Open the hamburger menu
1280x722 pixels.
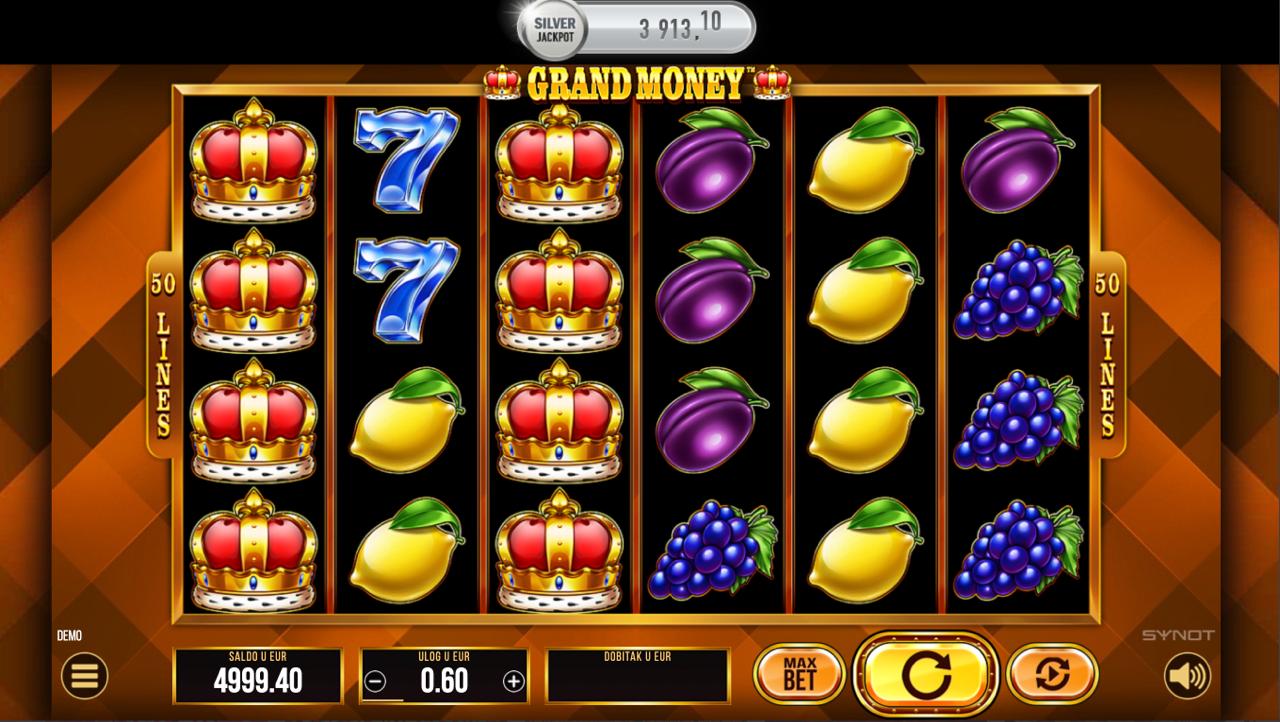85,677
